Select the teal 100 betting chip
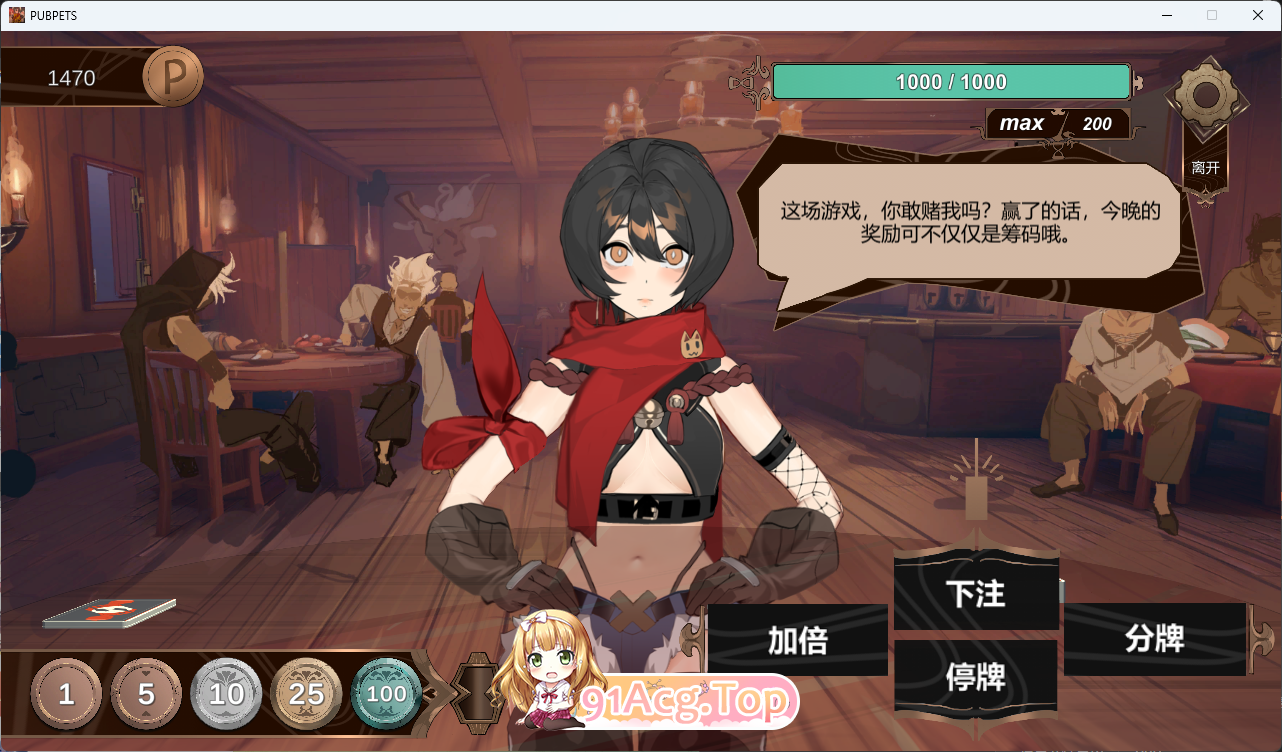The height and width of the screenshot is (752, 1282). coord(386,694)
